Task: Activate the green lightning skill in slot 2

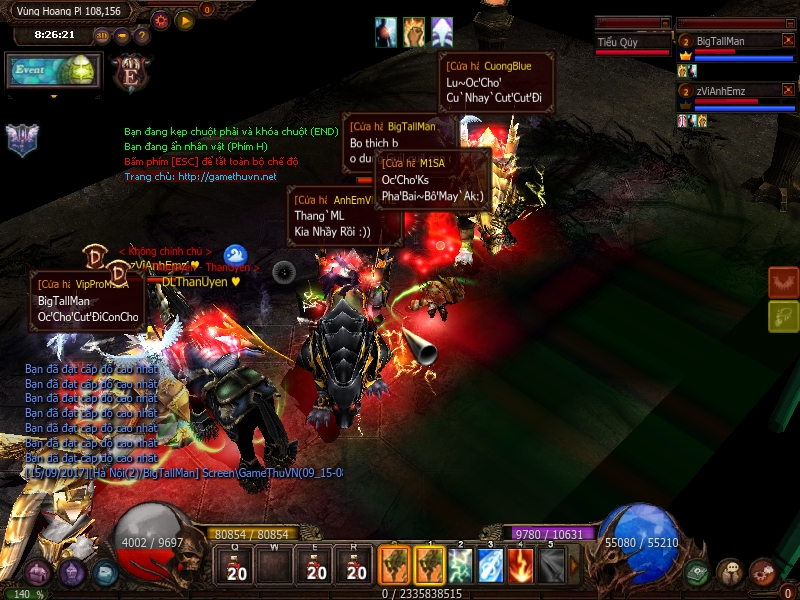Action: (x=461, y=566)
